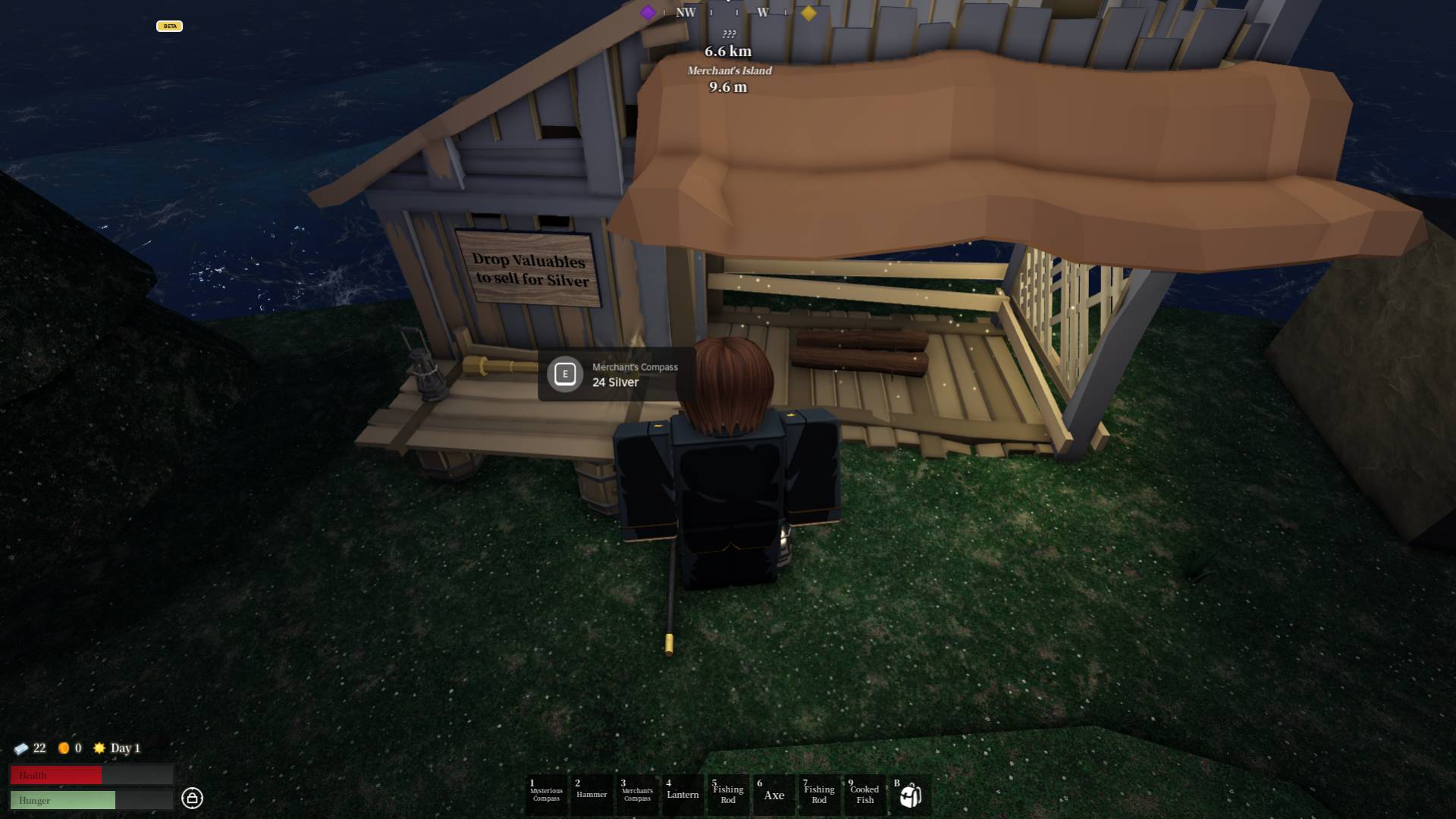Click the E interact prompt key

point(566,374)
